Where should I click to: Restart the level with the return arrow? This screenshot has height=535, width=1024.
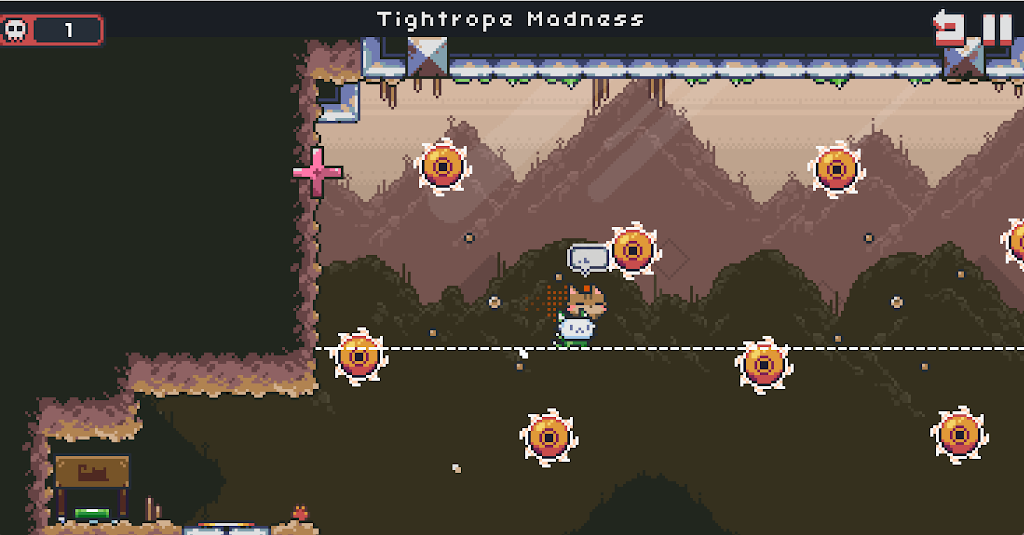click(948, 27)
